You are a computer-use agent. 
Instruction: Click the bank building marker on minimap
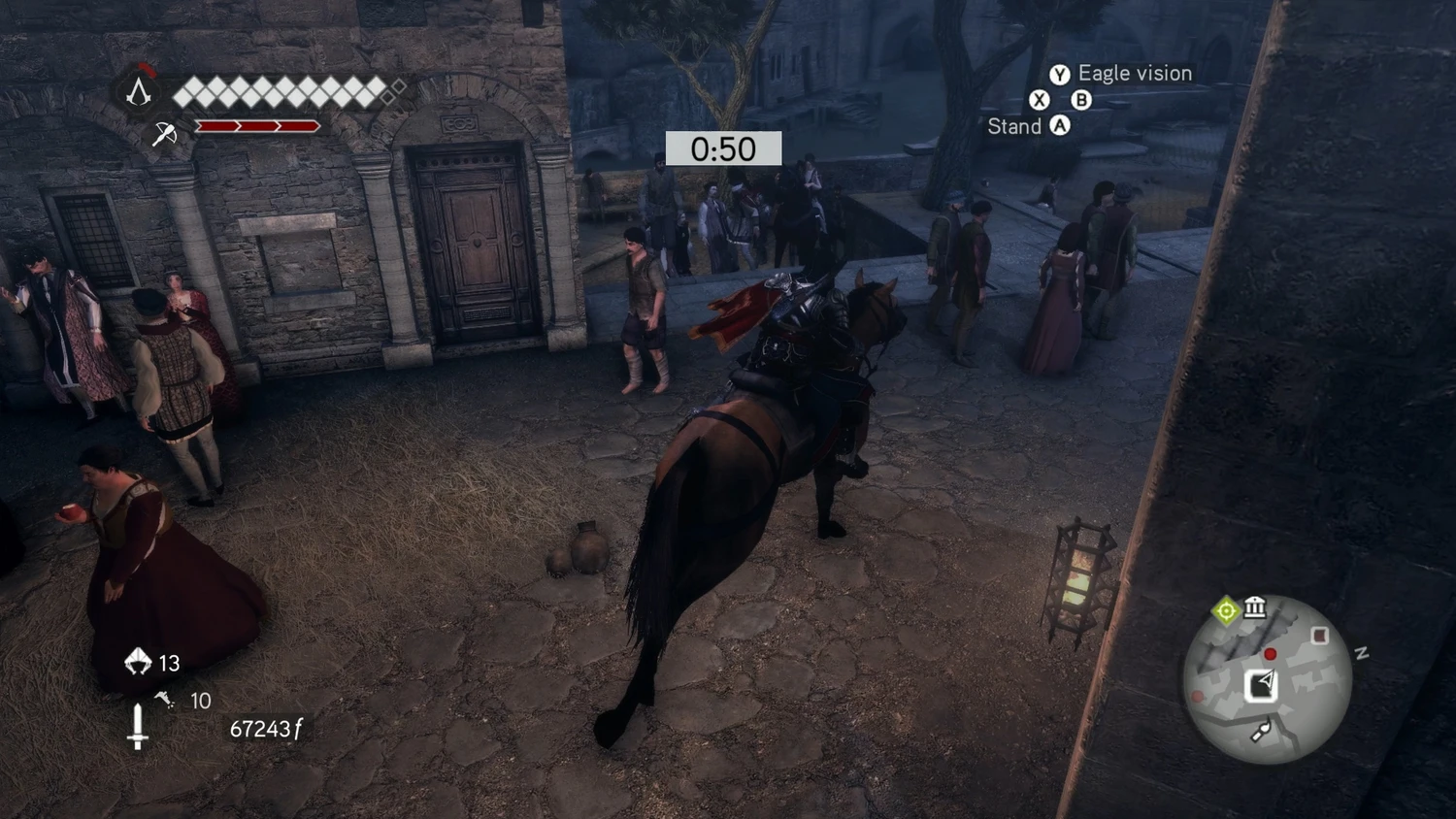(x=1255, y=607)
